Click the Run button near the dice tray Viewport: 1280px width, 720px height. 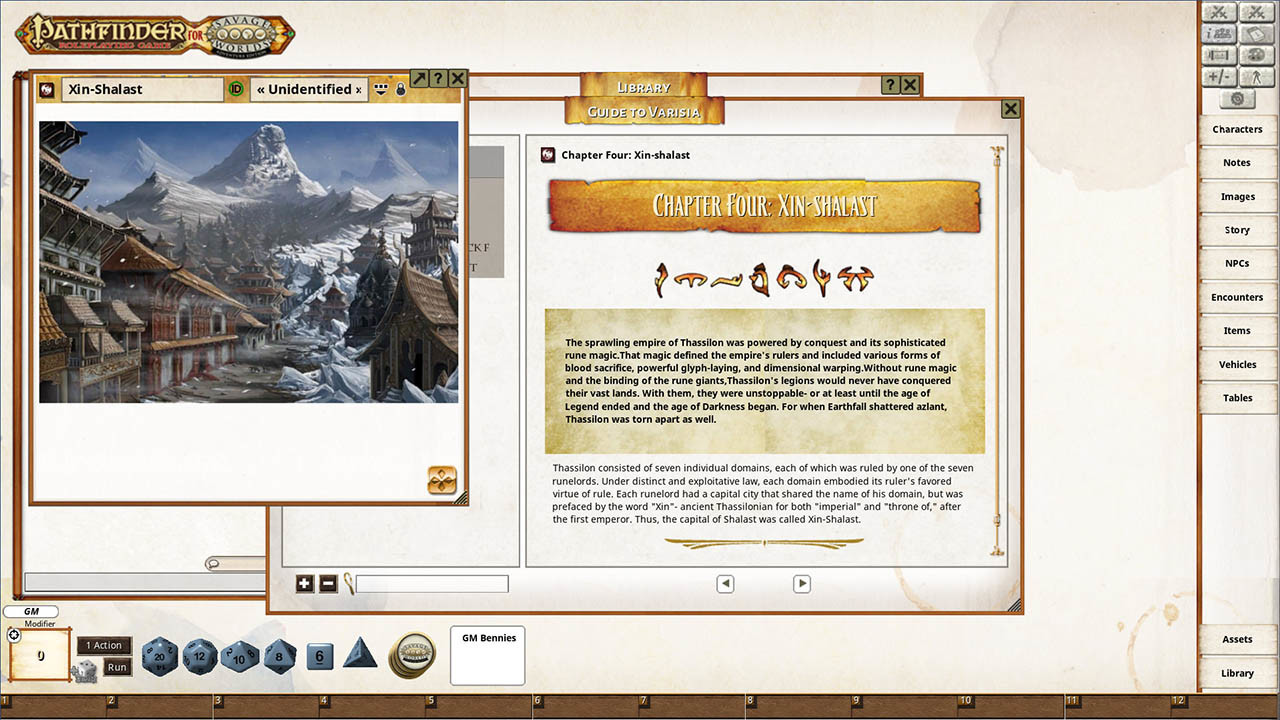(x=116, y=666)
